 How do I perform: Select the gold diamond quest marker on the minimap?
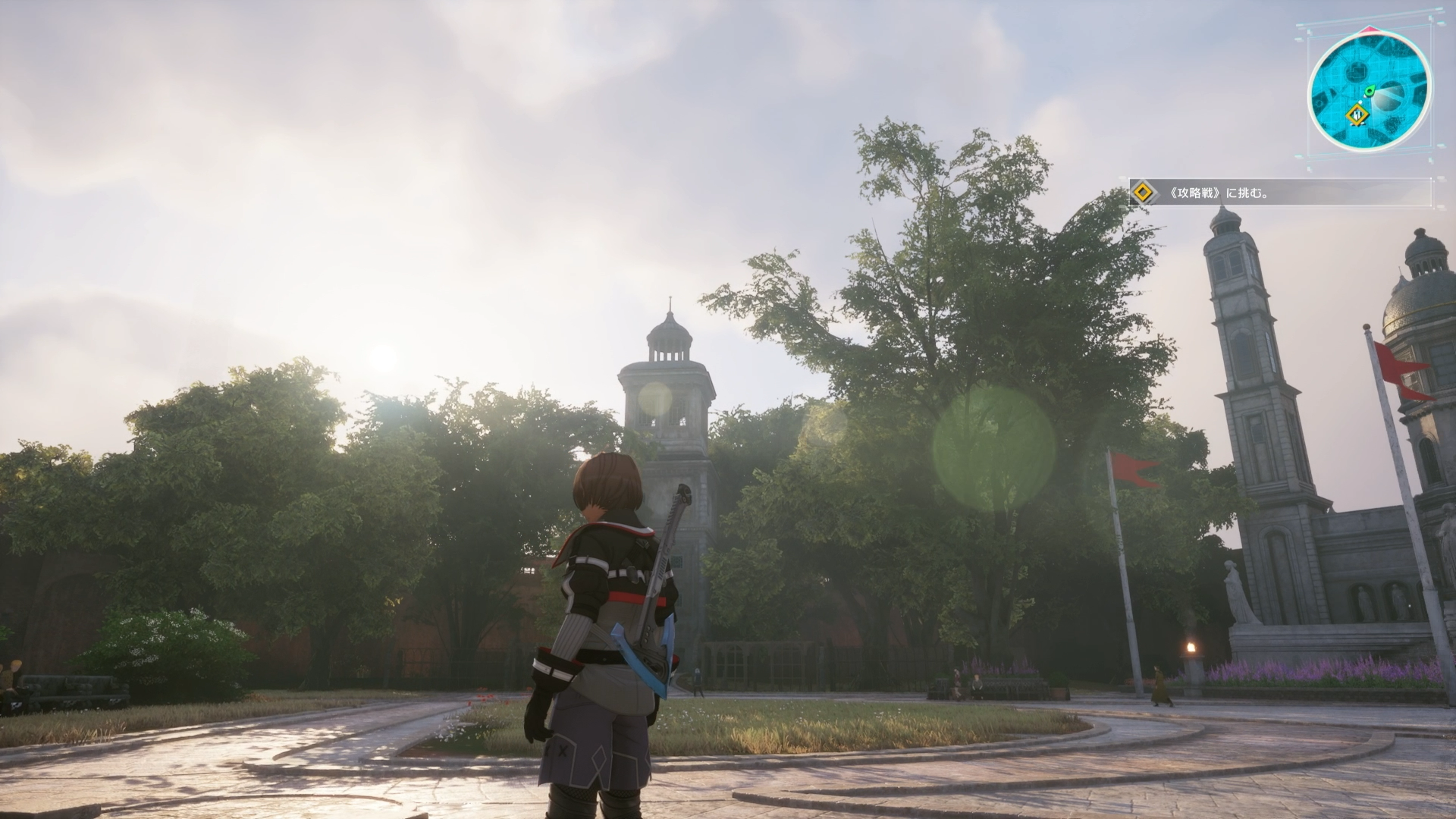1357,115
